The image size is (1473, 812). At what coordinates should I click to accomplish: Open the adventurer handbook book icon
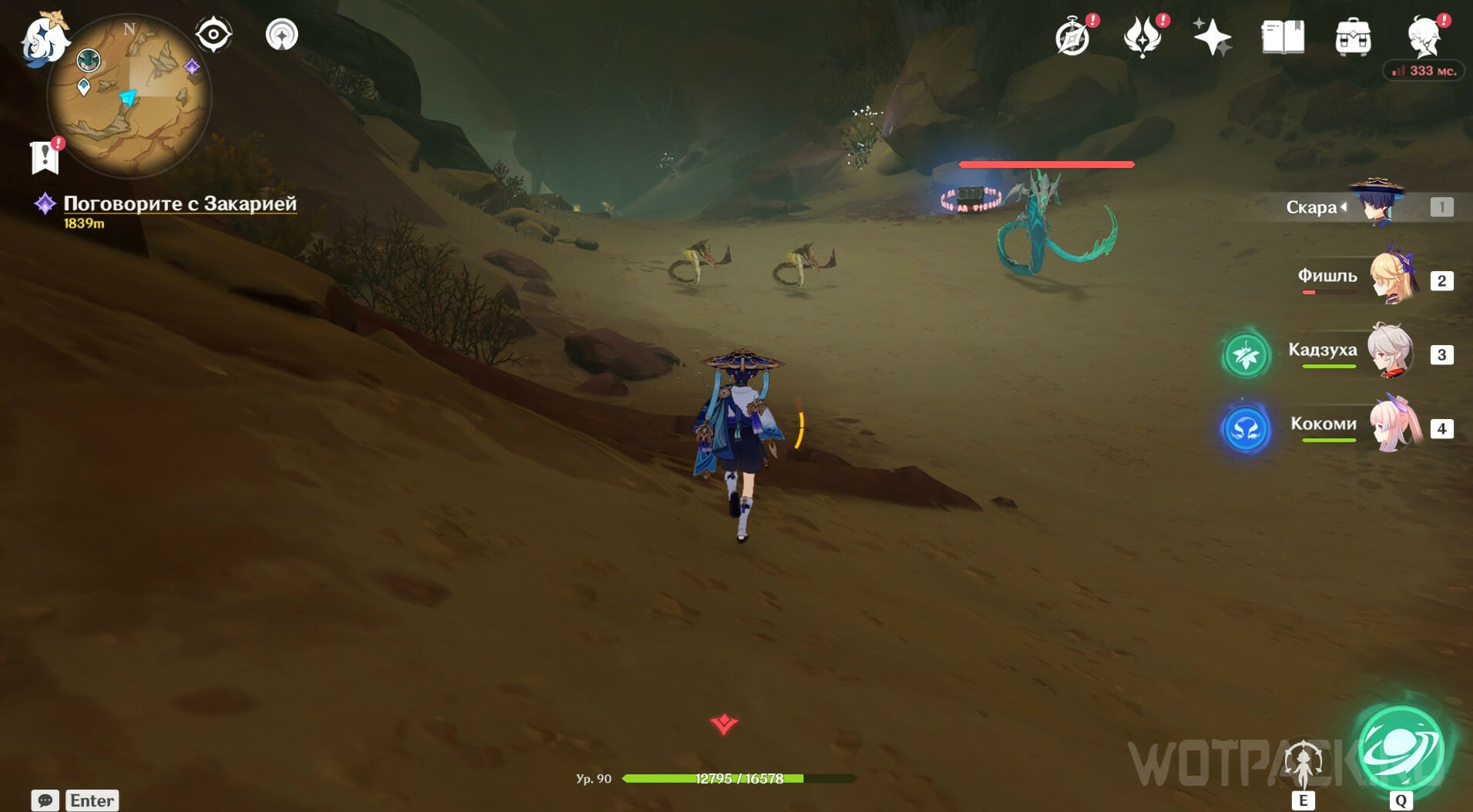[1283, 37]
